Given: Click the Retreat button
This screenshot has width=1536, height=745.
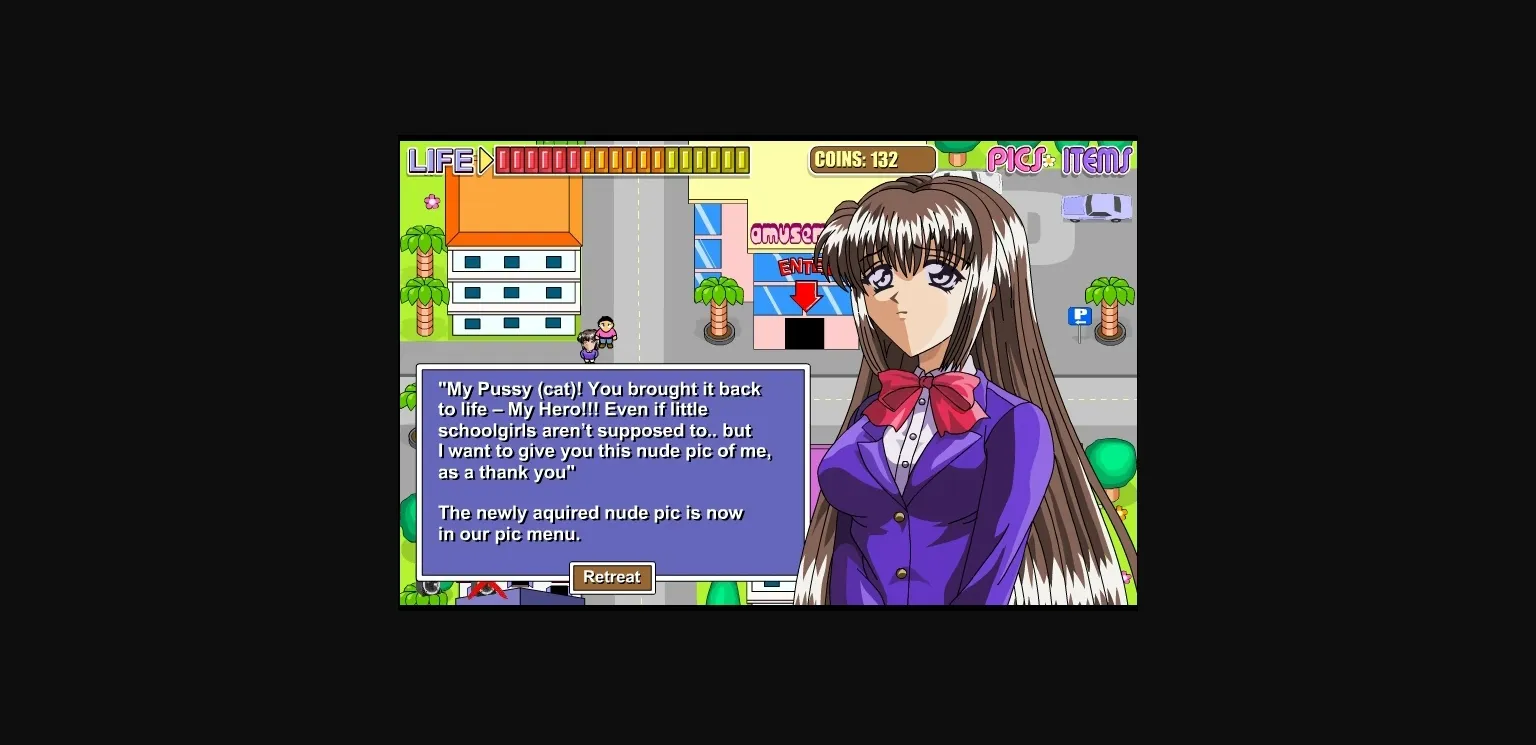Looking at the screenshot, I should click(x=612, y=577).
